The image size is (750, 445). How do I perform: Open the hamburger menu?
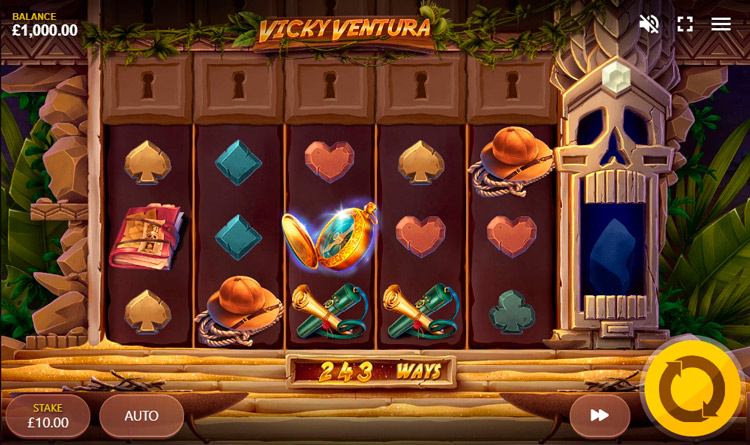[721, 24]
